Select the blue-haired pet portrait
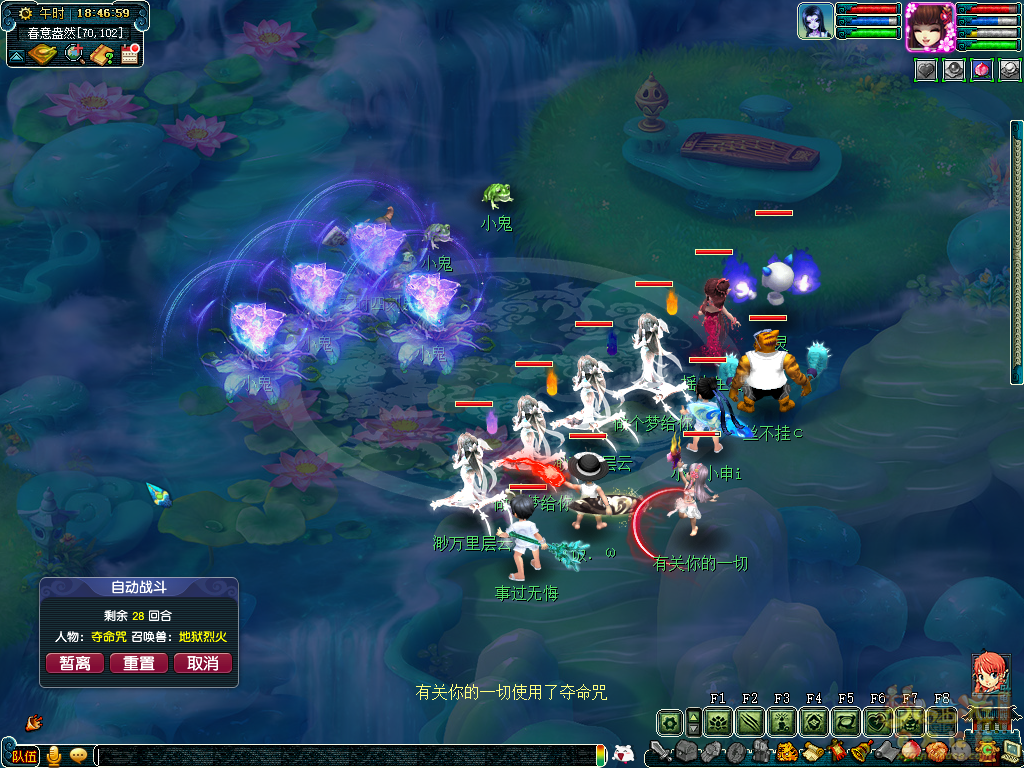 (x=816, y=22)
